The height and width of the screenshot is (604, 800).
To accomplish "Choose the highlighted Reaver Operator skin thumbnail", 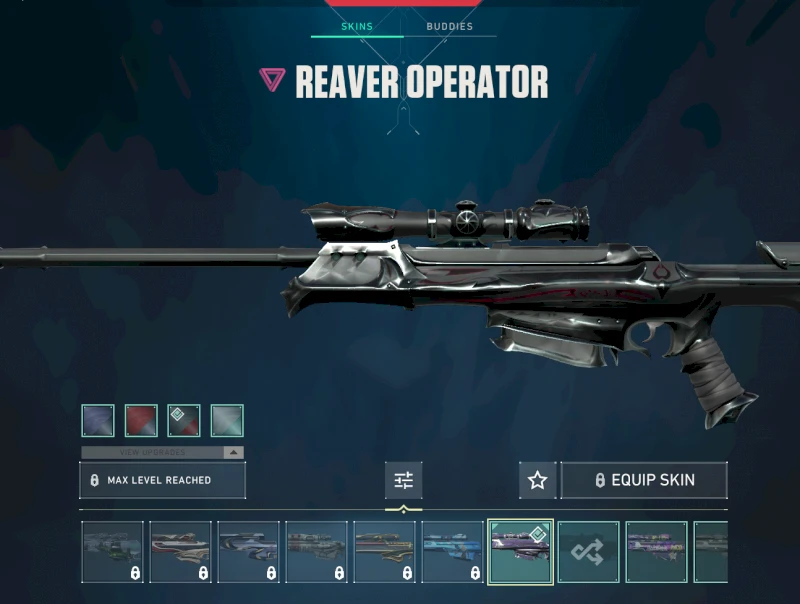I will 520,552.
